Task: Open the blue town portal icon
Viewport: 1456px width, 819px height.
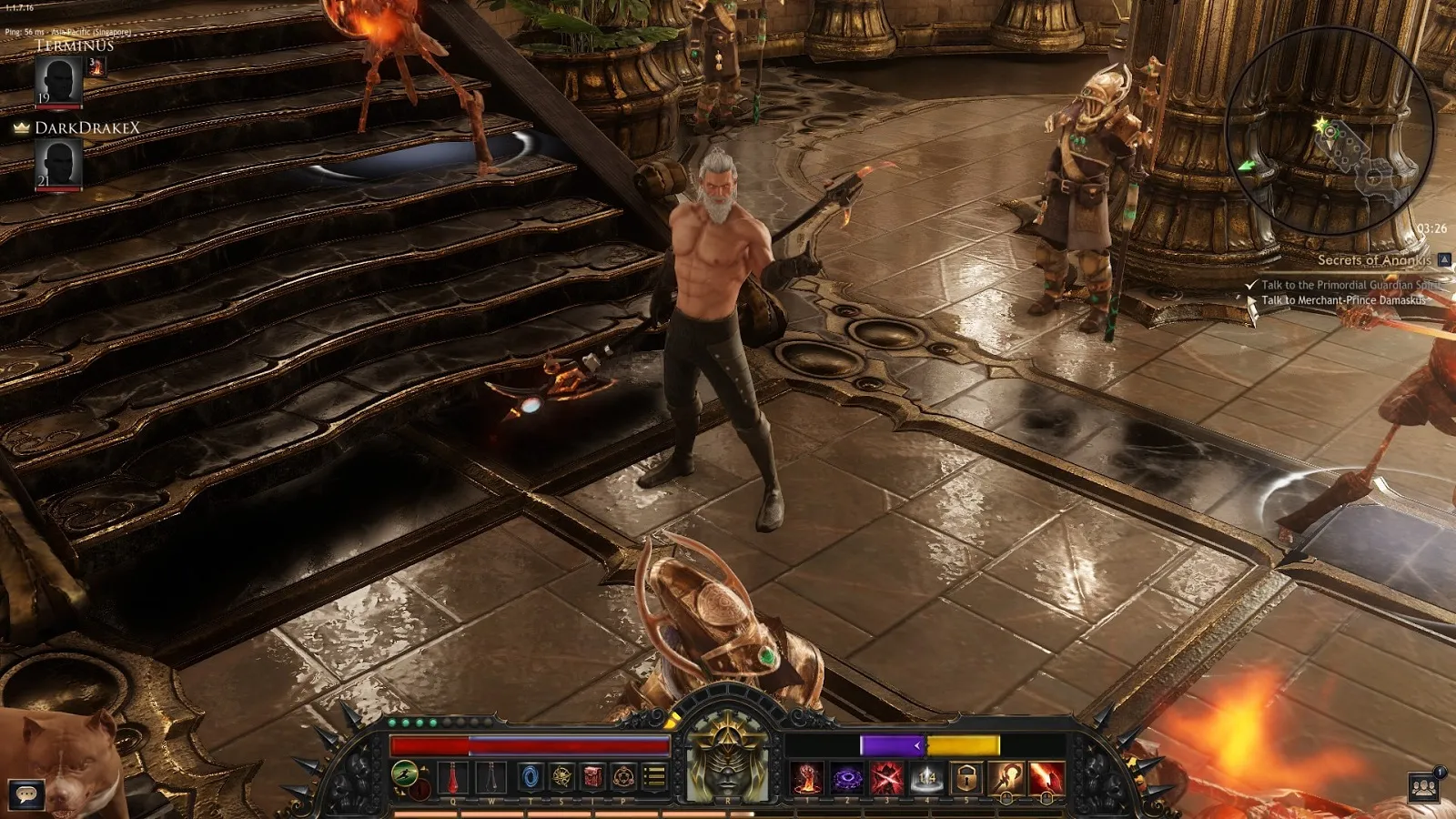Action: pos(531,777)
